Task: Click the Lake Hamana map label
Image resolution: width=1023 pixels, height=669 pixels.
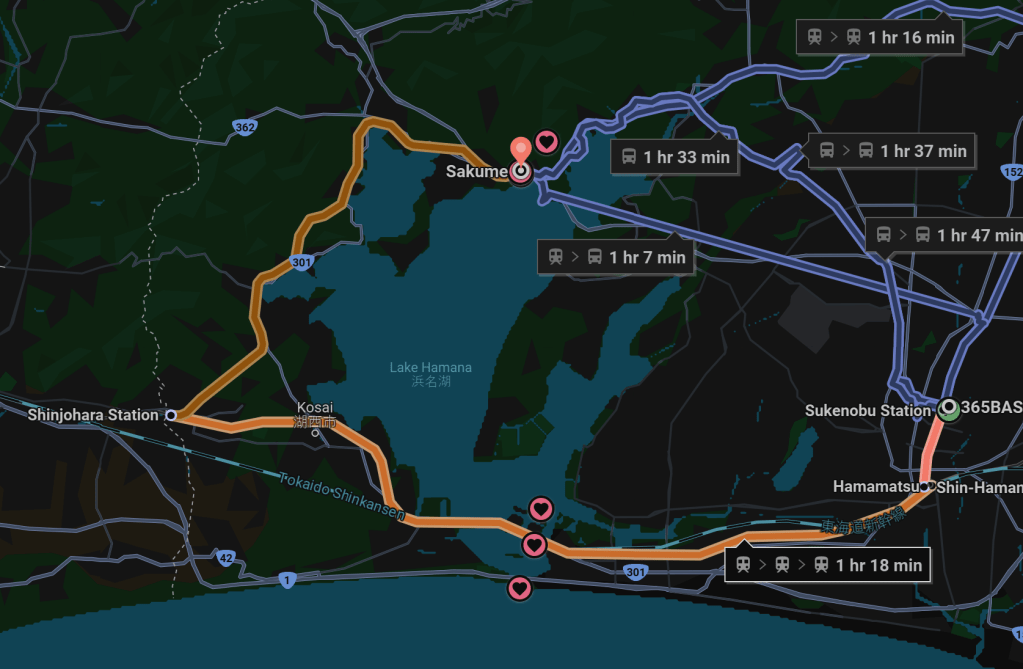Action: (x=430, y=368)
